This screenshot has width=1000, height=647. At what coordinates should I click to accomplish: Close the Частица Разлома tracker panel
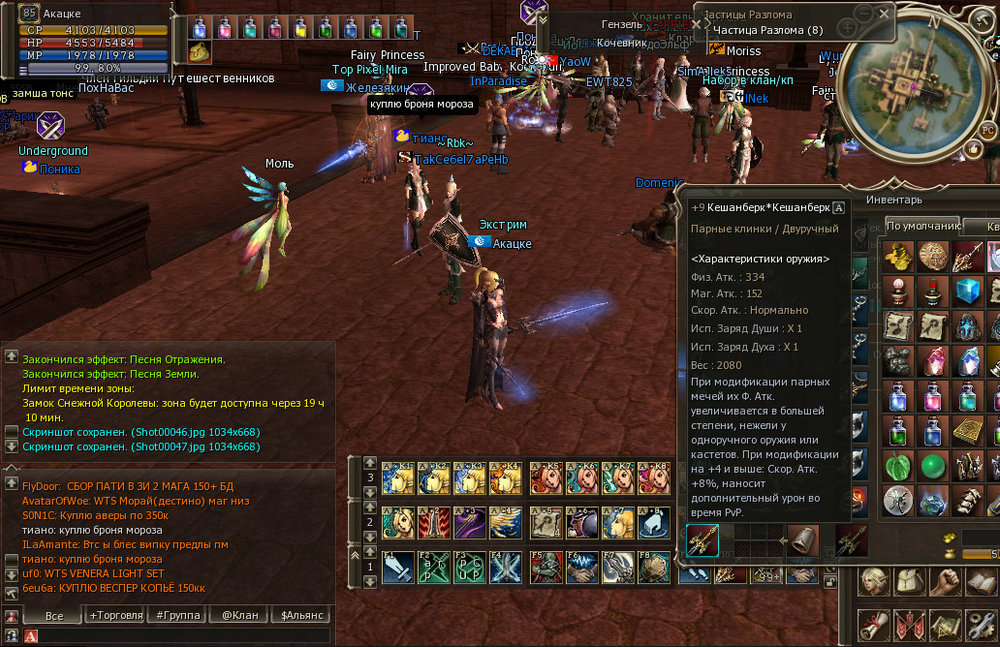pos(885,13)
